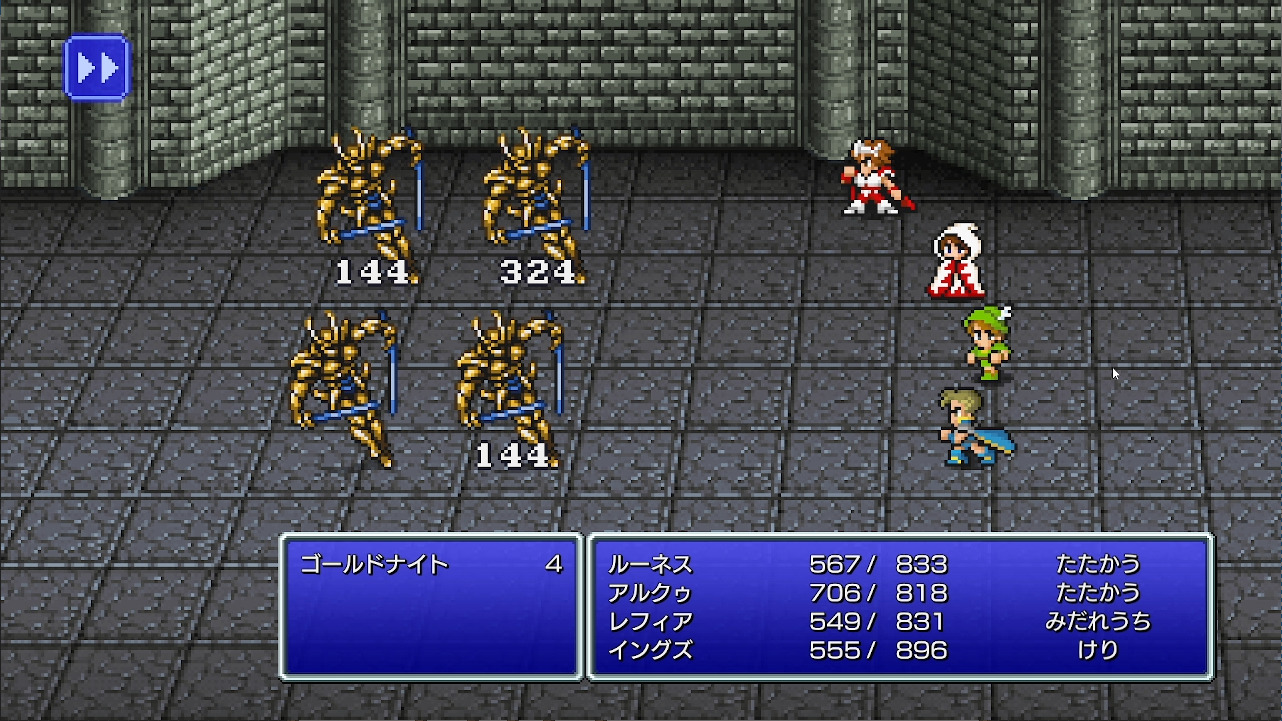The image size is (1282, 721).
Task: Click the fast-forward speed icon
Action: (96, 67)
